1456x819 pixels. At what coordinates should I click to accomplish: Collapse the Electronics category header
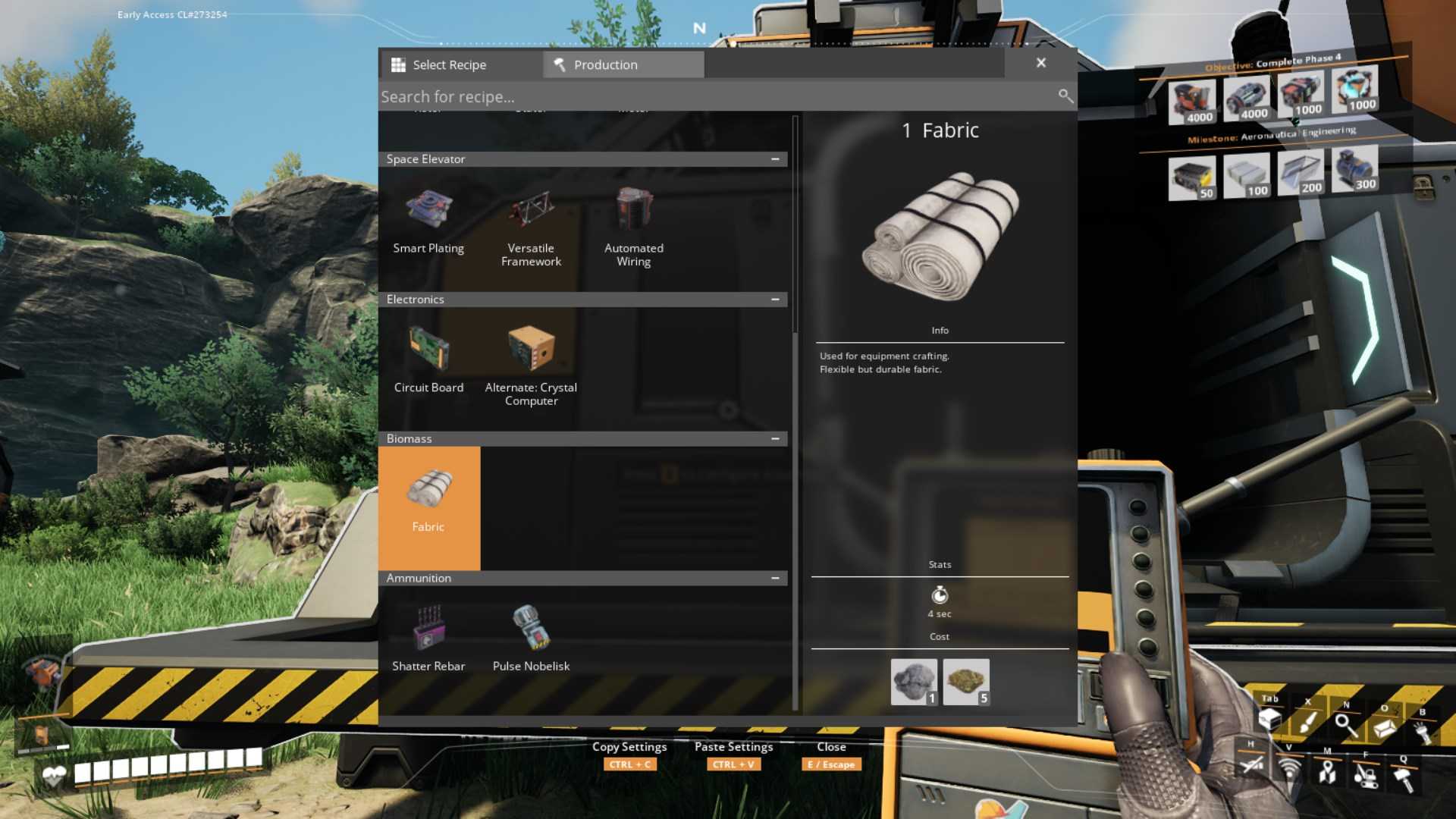pos(775,300)
